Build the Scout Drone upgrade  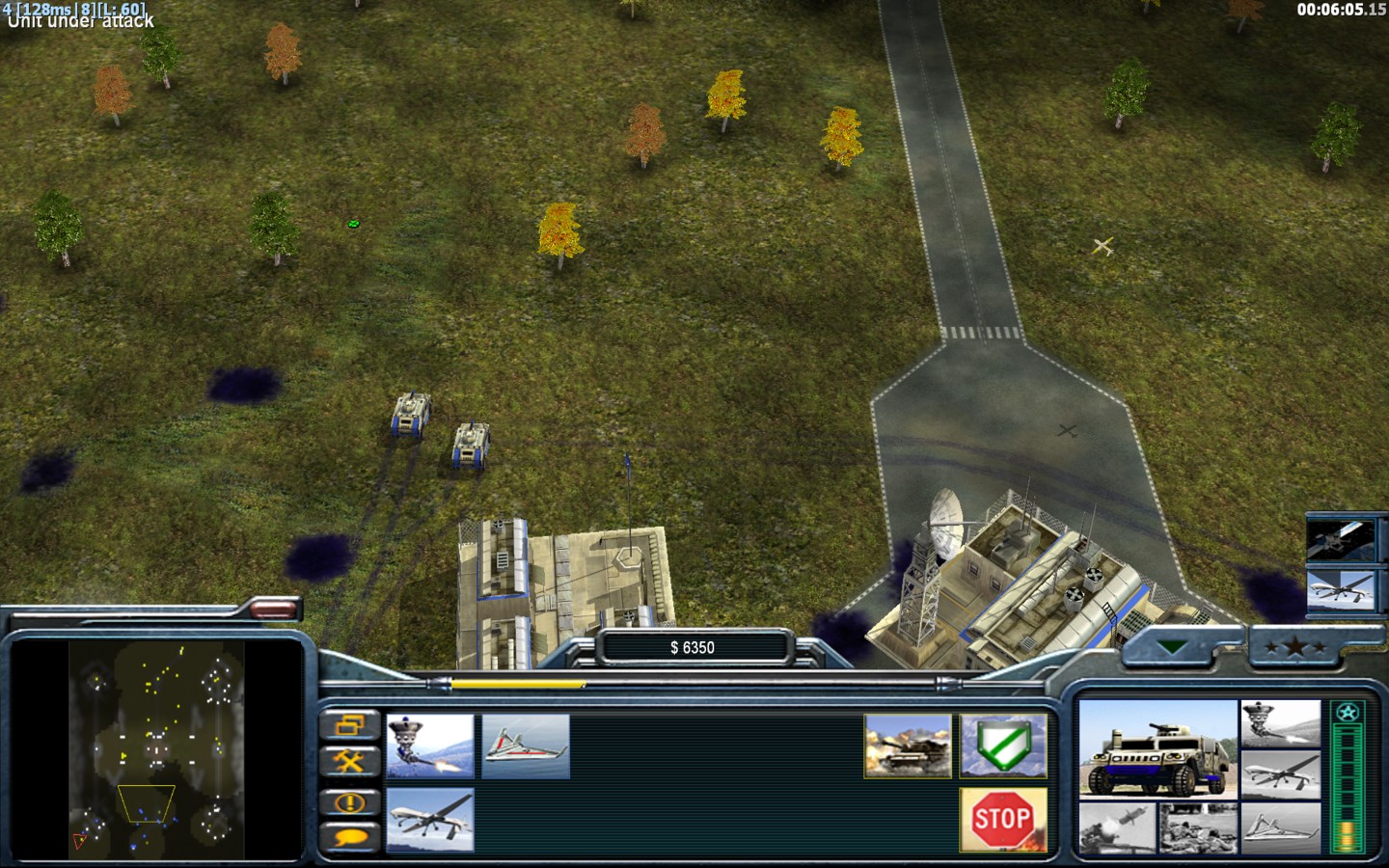coord(526,746)
